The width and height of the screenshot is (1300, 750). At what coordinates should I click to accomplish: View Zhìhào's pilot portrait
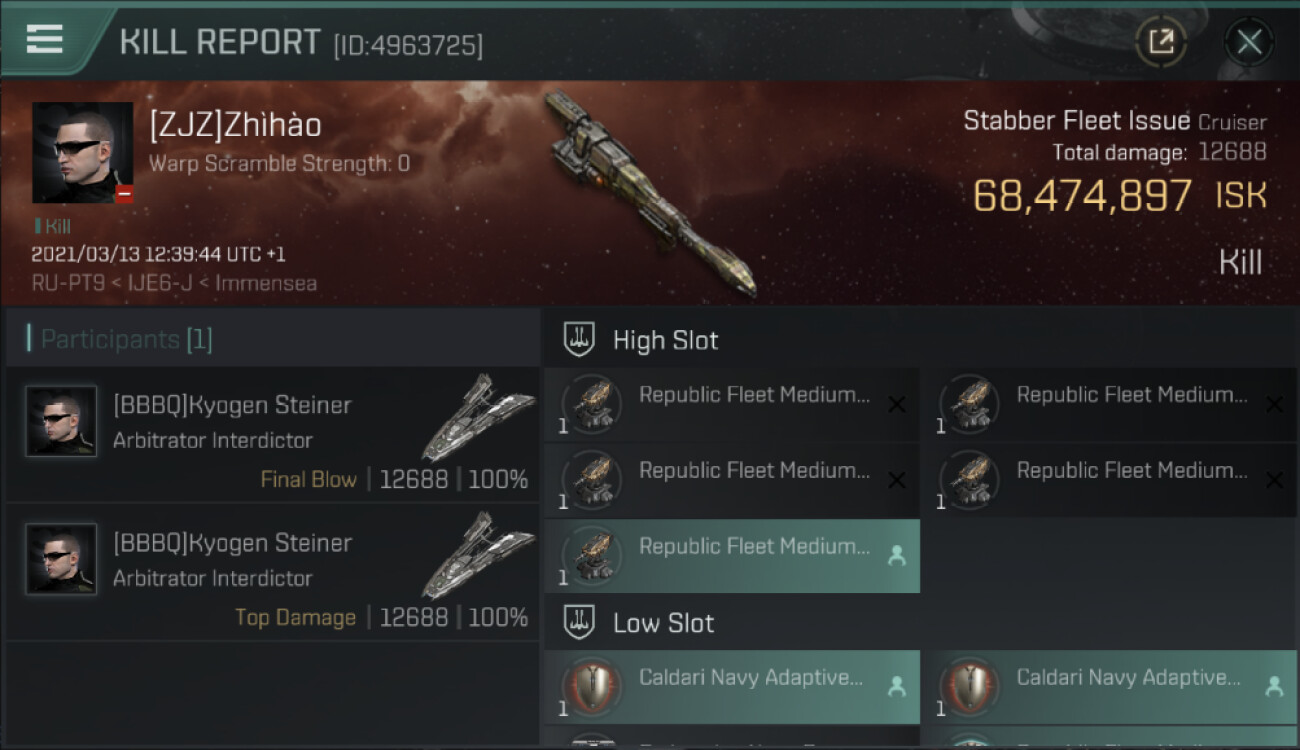point(82,152)
